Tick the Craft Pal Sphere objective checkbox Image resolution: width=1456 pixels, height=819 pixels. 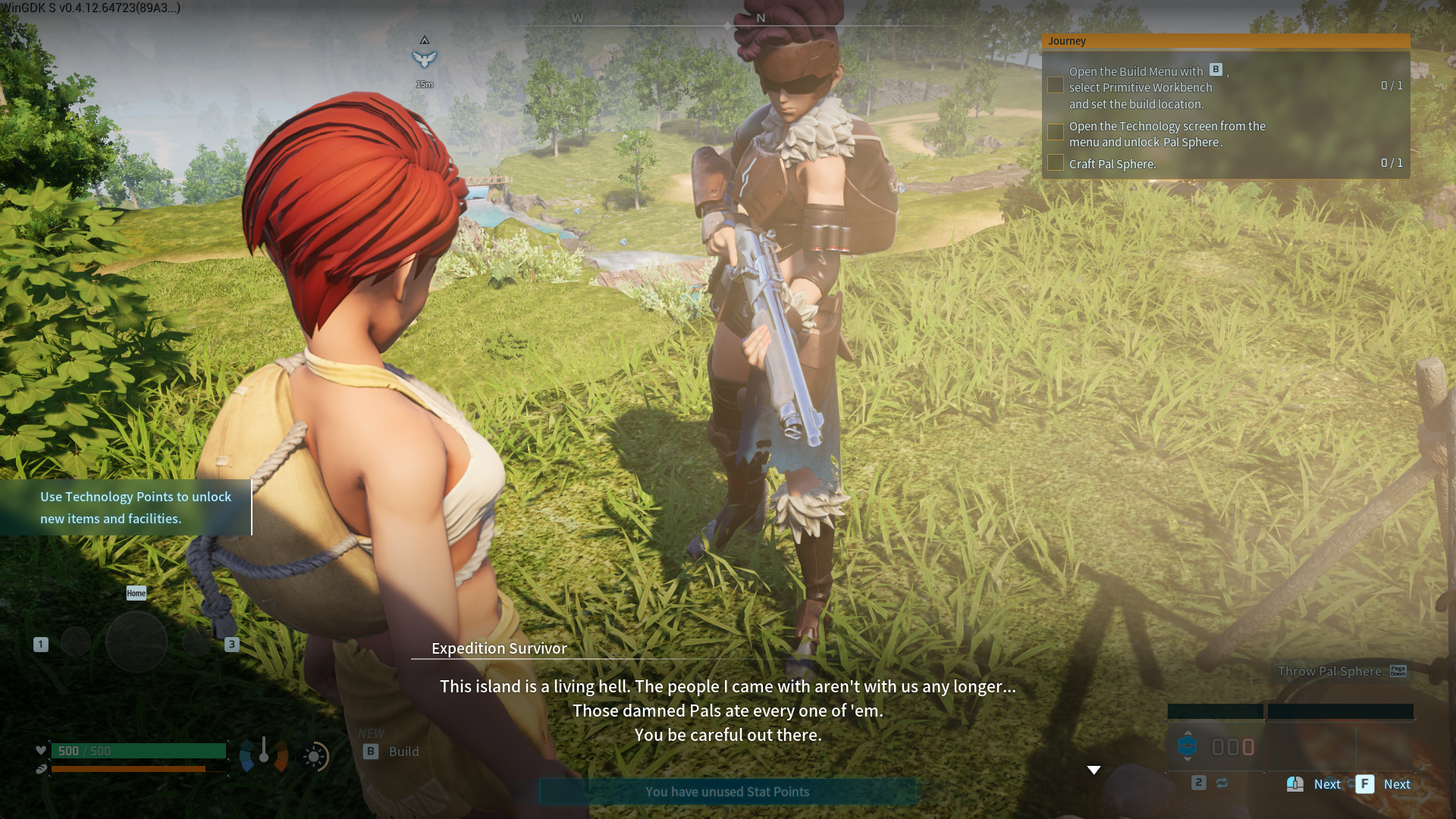click(1055, 163)
